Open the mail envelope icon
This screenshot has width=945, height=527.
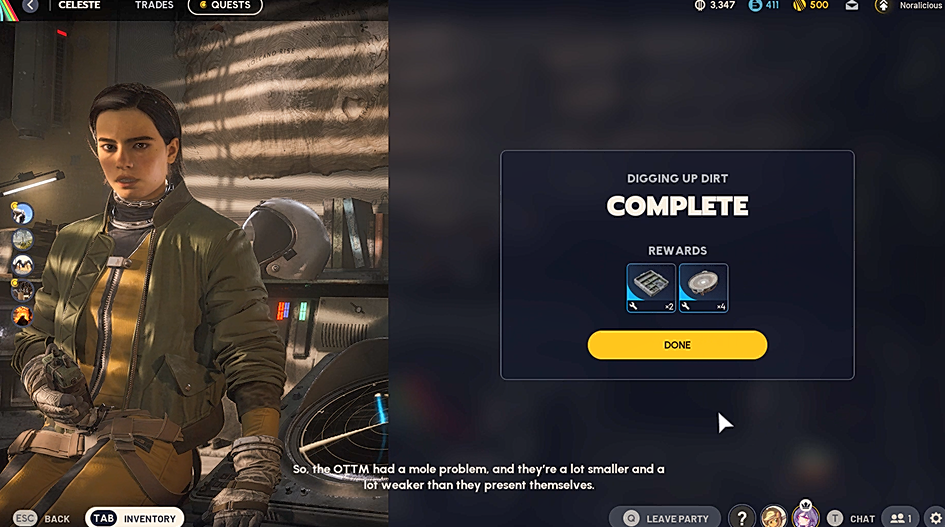pos(851,6)
